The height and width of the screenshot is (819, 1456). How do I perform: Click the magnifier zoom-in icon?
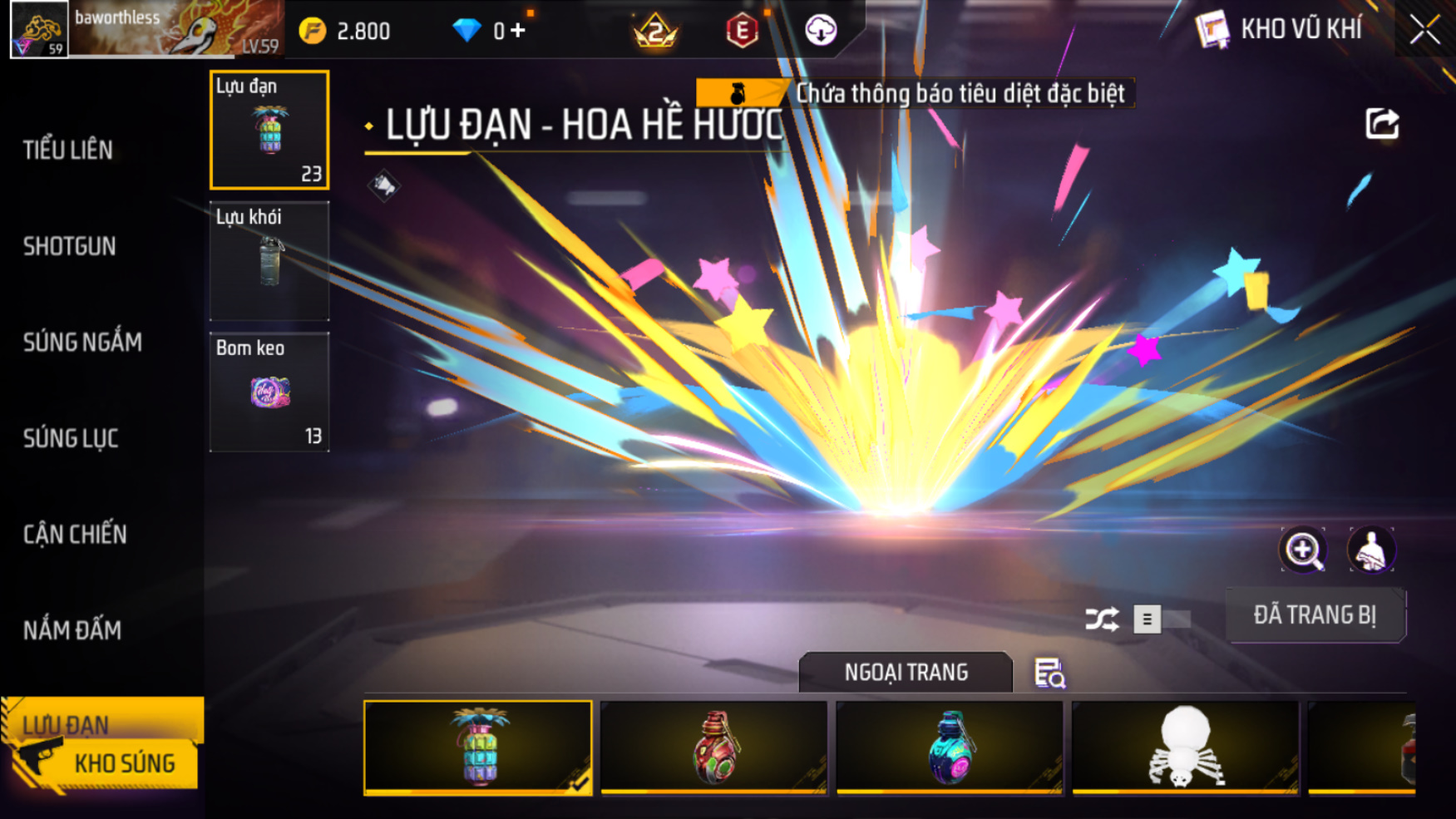pos(1303,550)
